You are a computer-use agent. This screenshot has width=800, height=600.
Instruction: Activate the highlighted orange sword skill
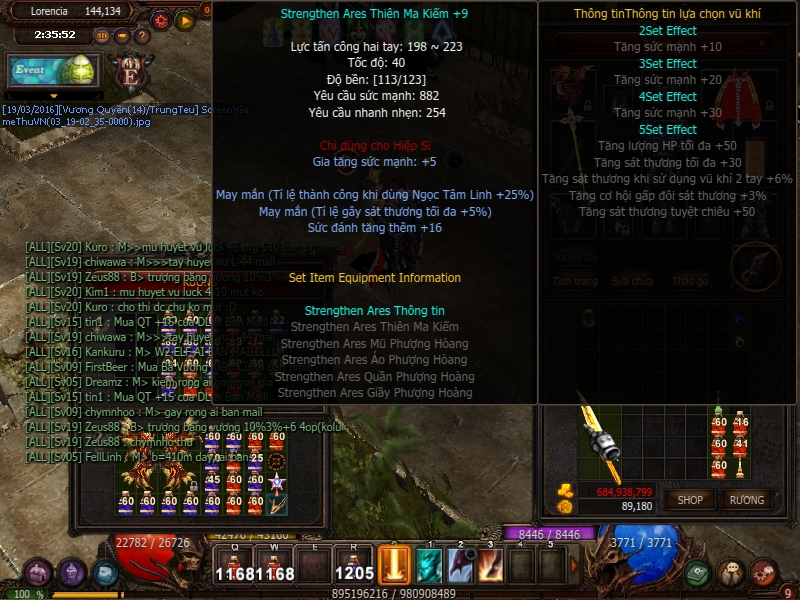coord(394,565)
